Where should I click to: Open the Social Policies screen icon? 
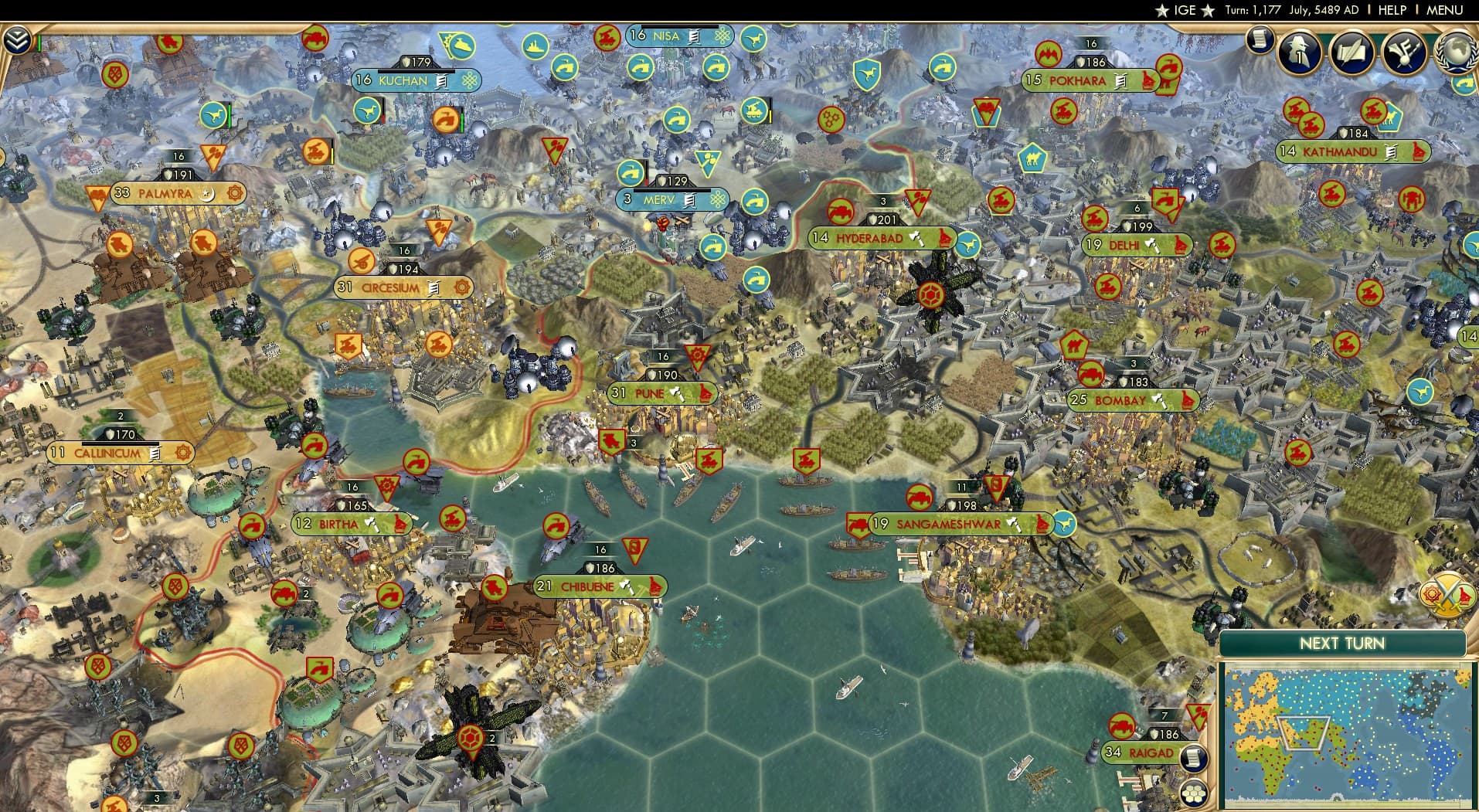point(1351,53)
